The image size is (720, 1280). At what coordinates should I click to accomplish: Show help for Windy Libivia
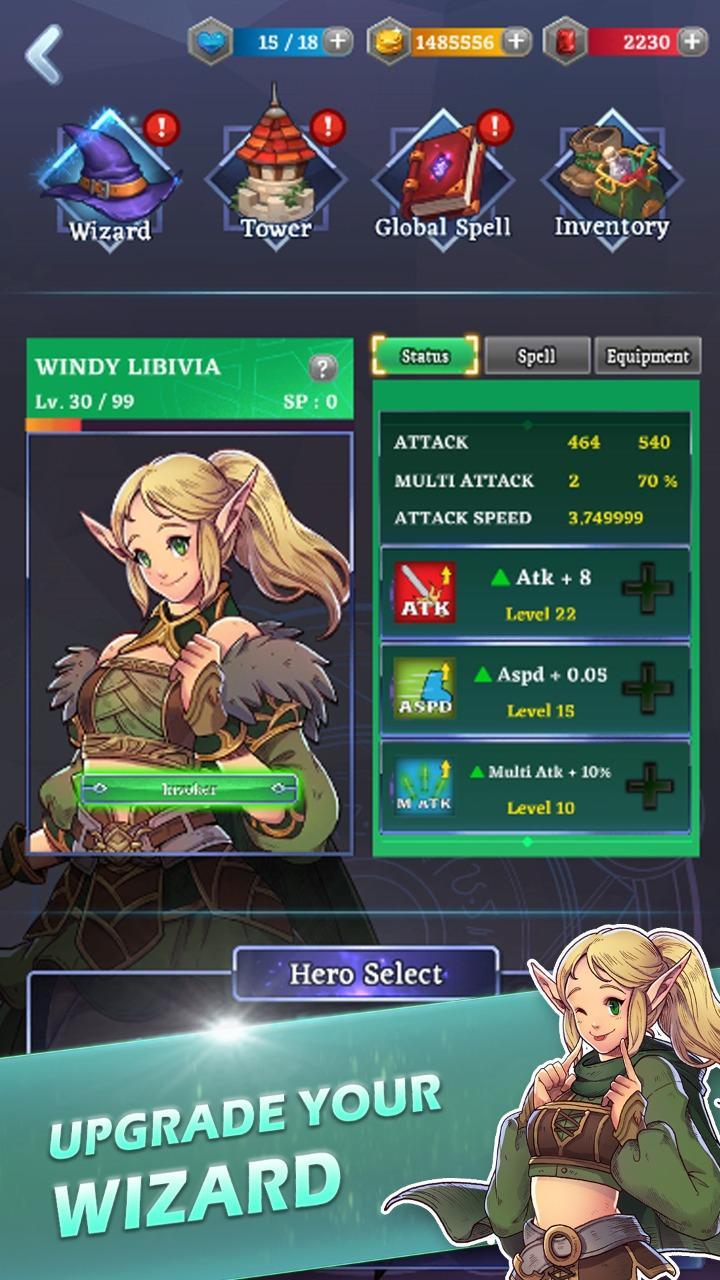pos(321,368)
